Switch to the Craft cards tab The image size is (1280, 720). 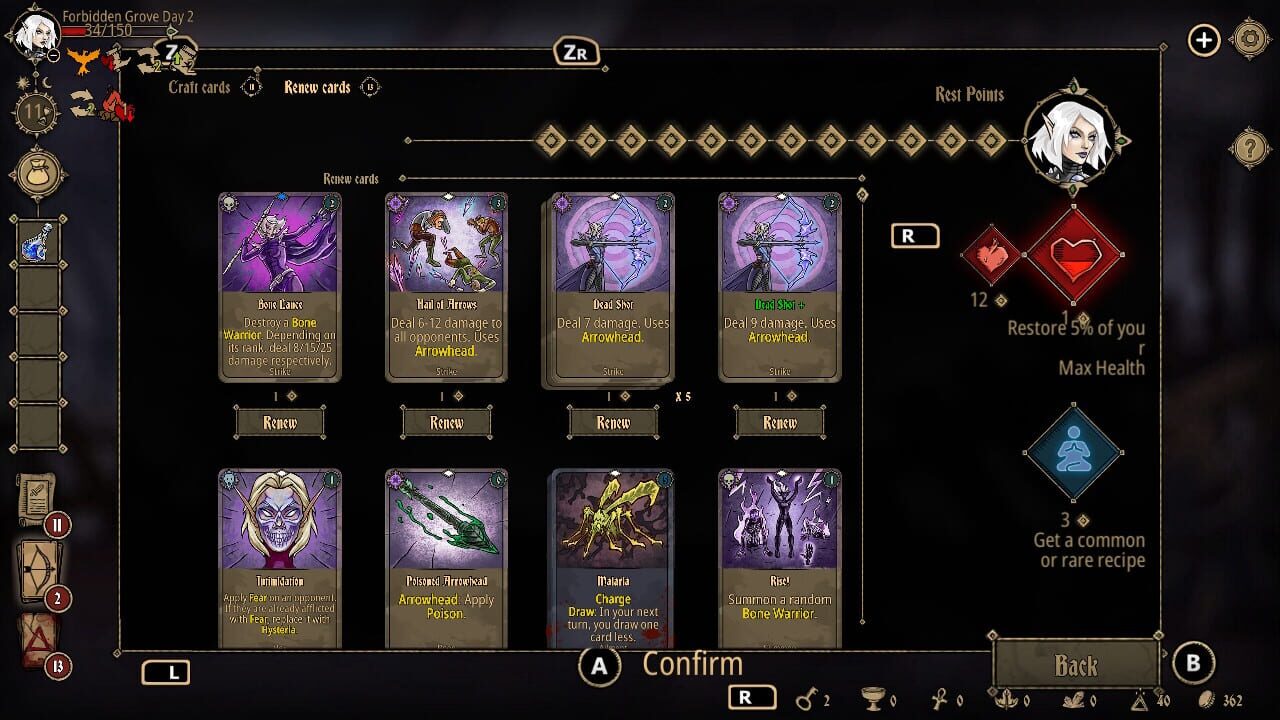point(199,88)
